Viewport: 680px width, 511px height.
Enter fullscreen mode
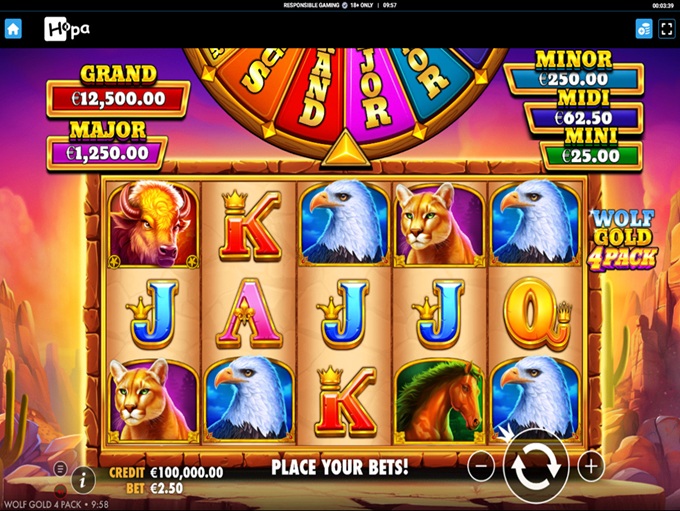pos(667,29)
